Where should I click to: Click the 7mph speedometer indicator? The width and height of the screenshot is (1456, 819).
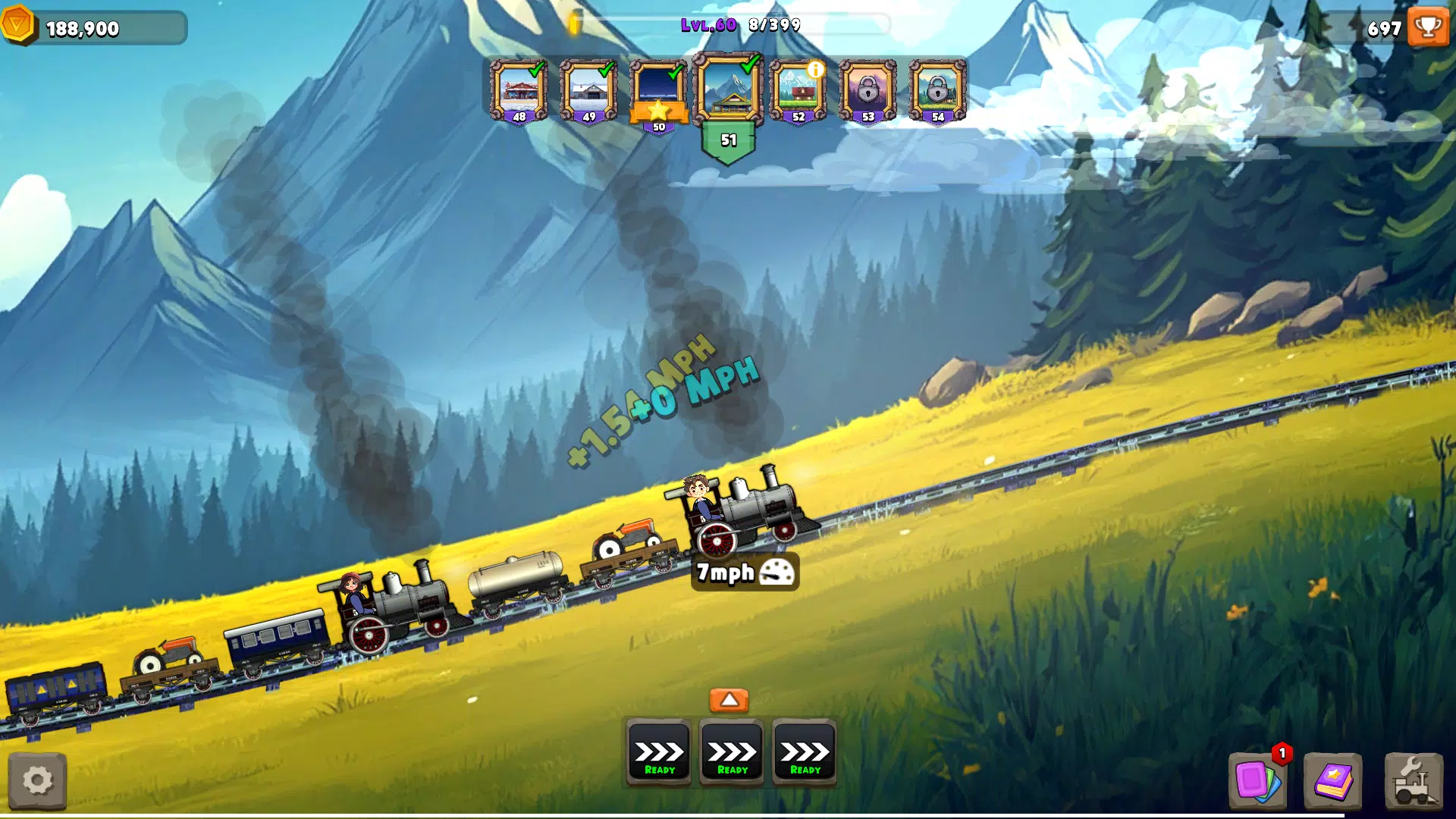pos(745,573)
